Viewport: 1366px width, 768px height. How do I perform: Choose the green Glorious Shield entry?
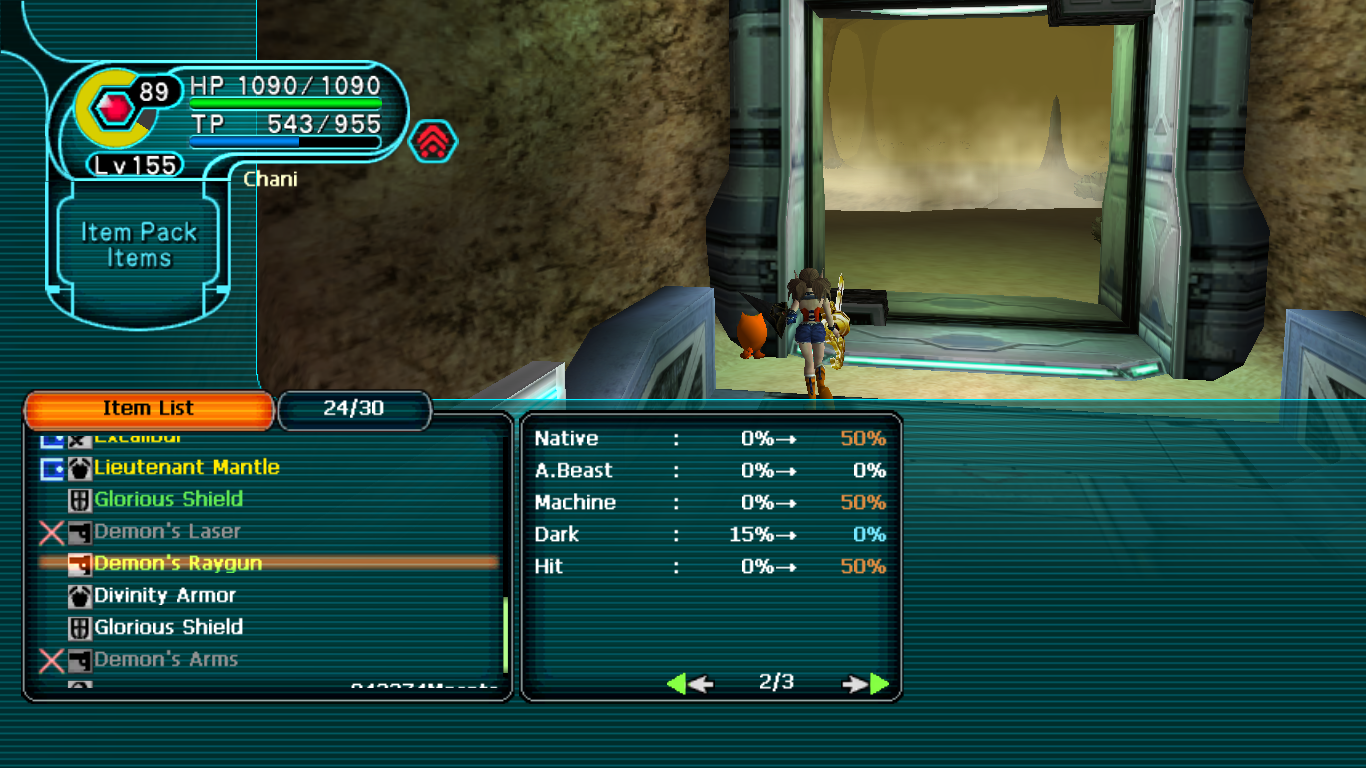point(168,500)
